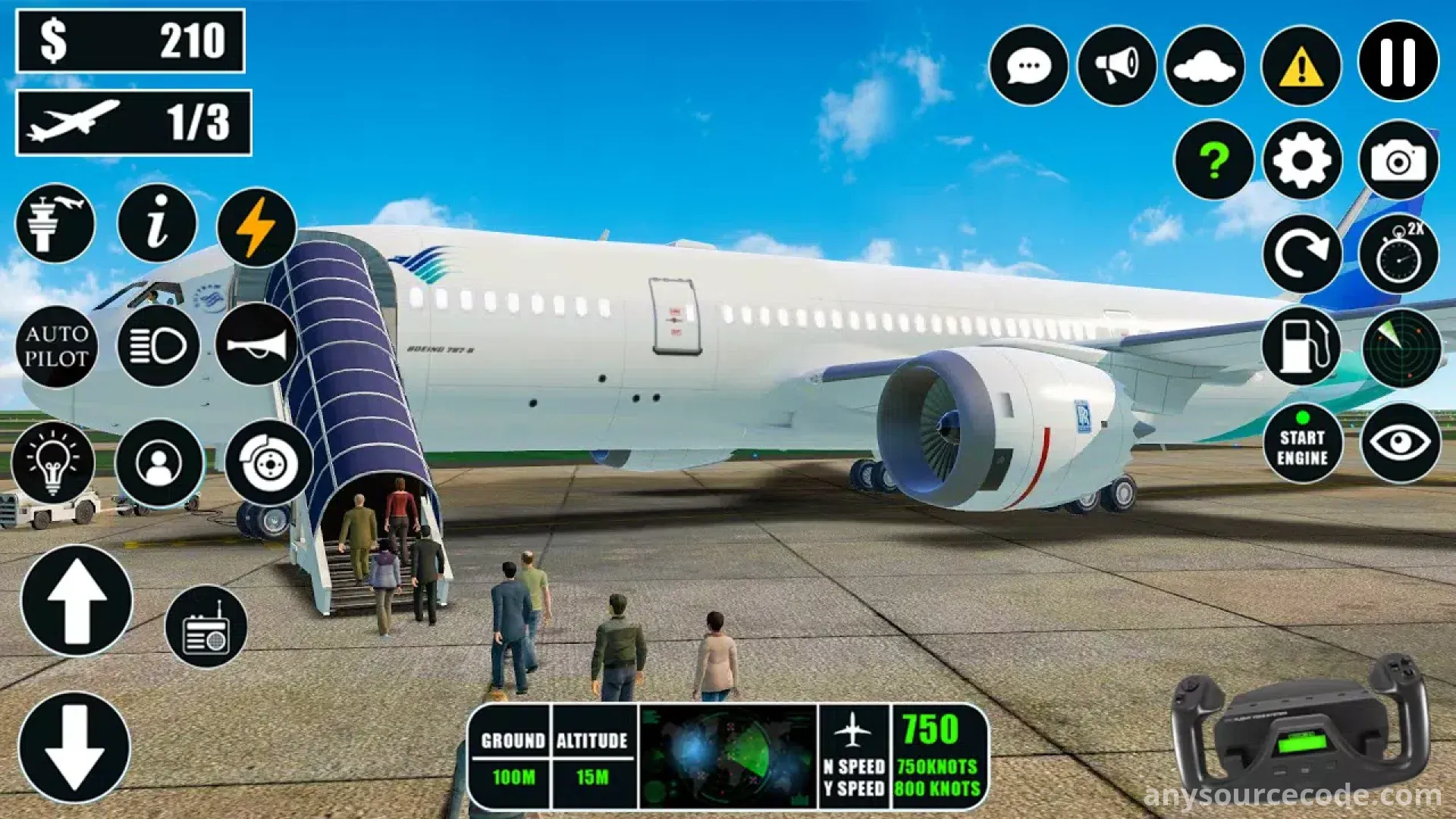Open the green radar button

[x=1401, y=347]
